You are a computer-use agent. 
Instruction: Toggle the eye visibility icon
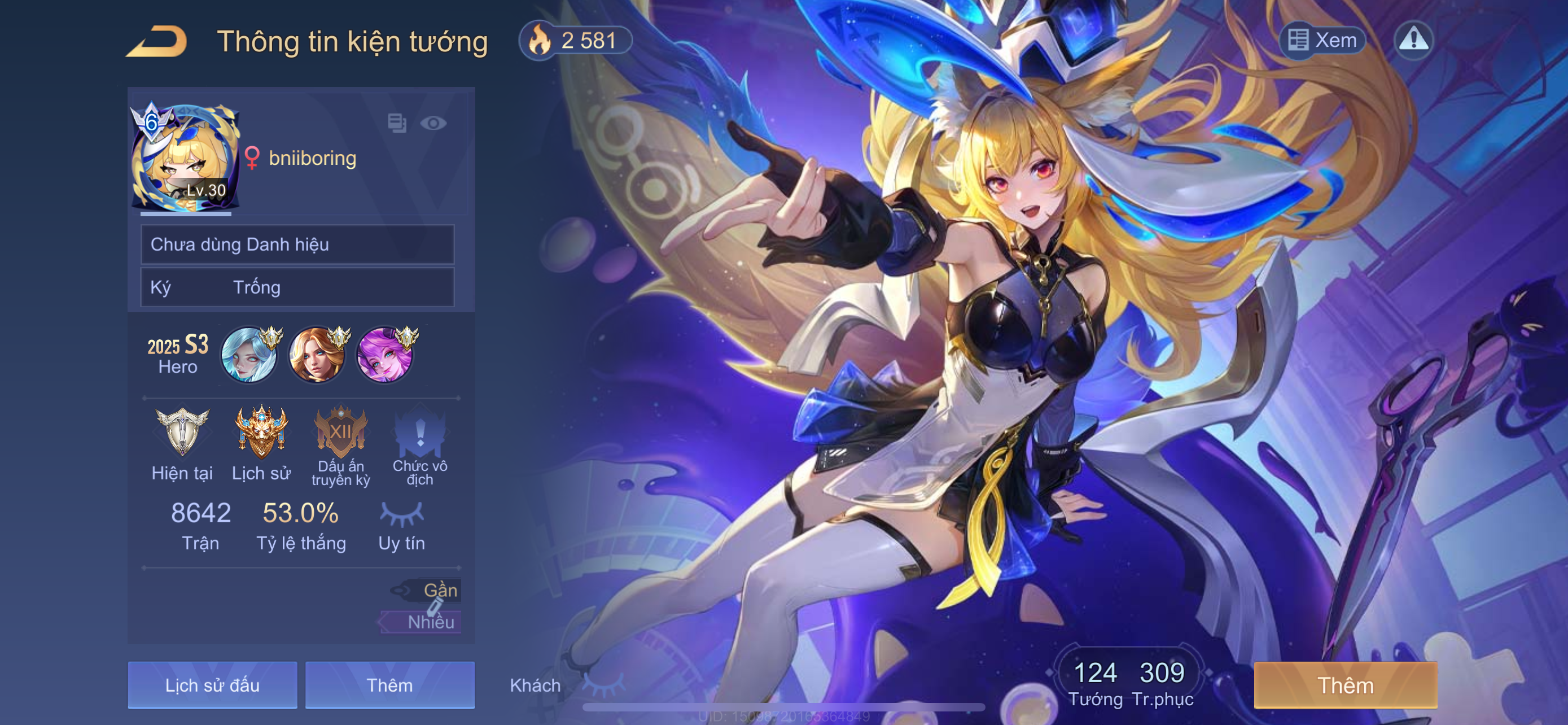coord(433,123)
